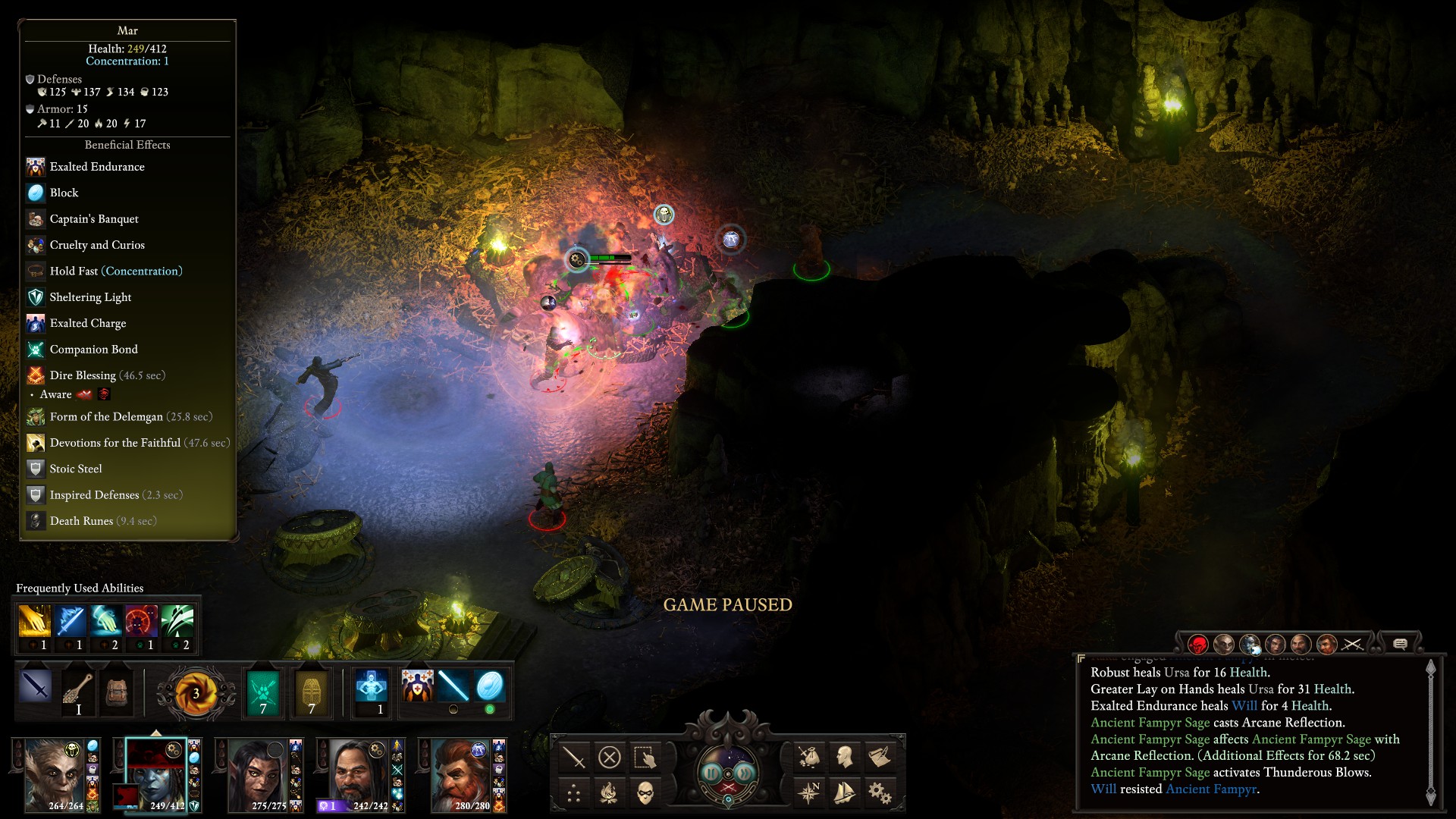Click the sword attack command button

click(x=573, y=757)
